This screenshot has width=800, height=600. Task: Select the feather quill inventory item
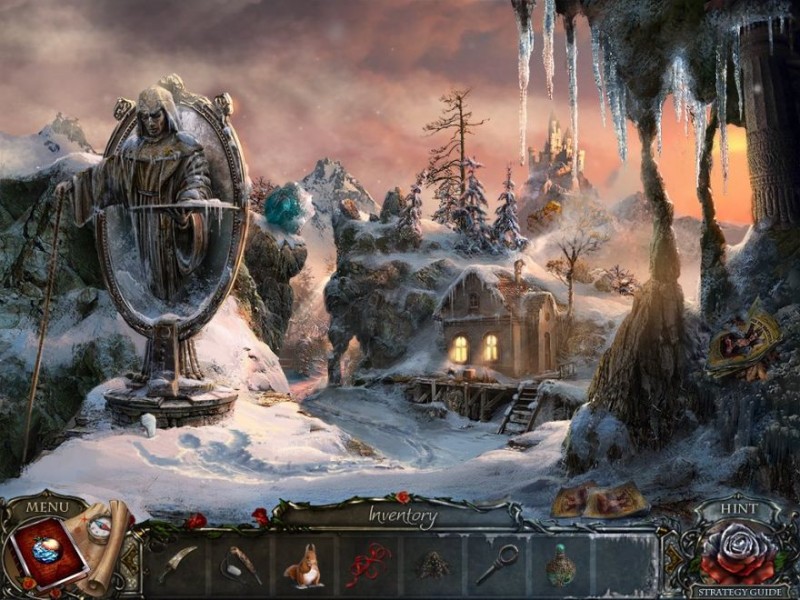pos(241,565)
